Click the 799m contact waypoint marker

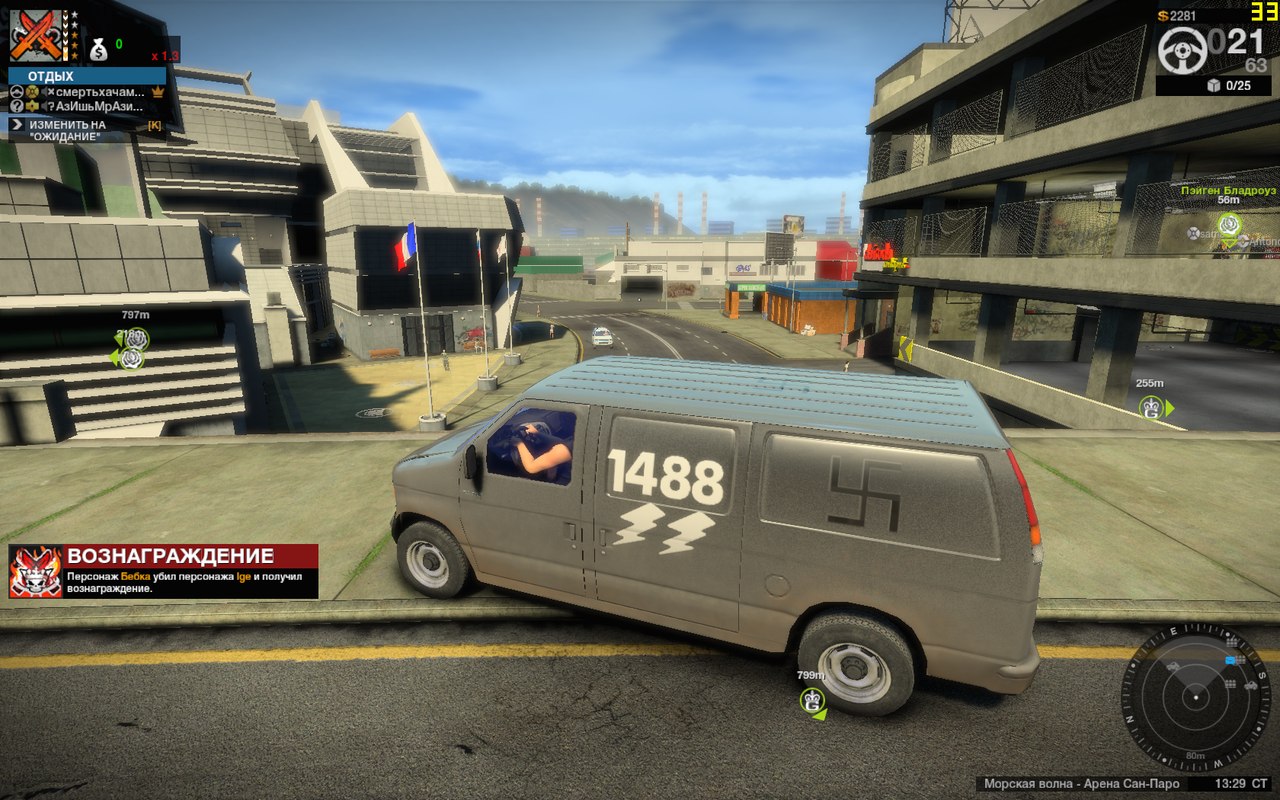813,700
